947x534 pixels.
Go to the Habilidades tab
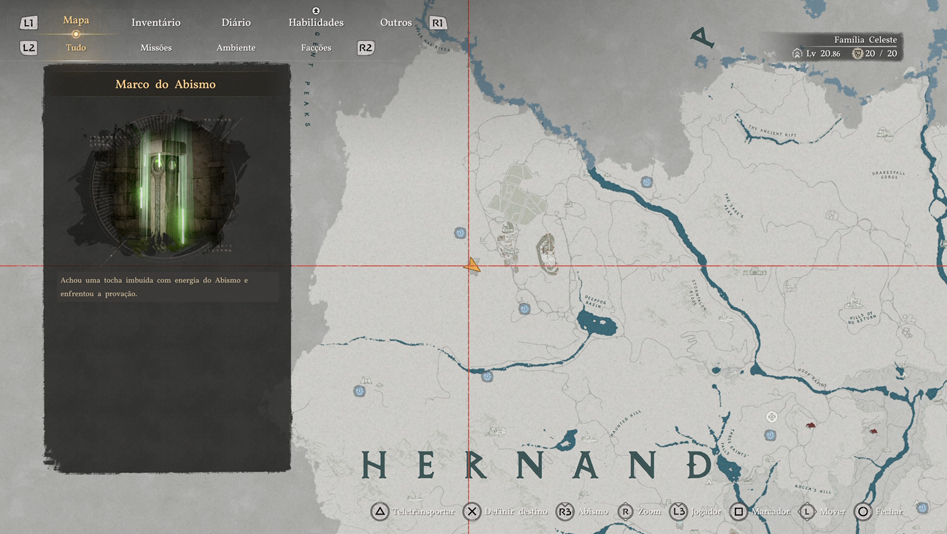[316, 22]
